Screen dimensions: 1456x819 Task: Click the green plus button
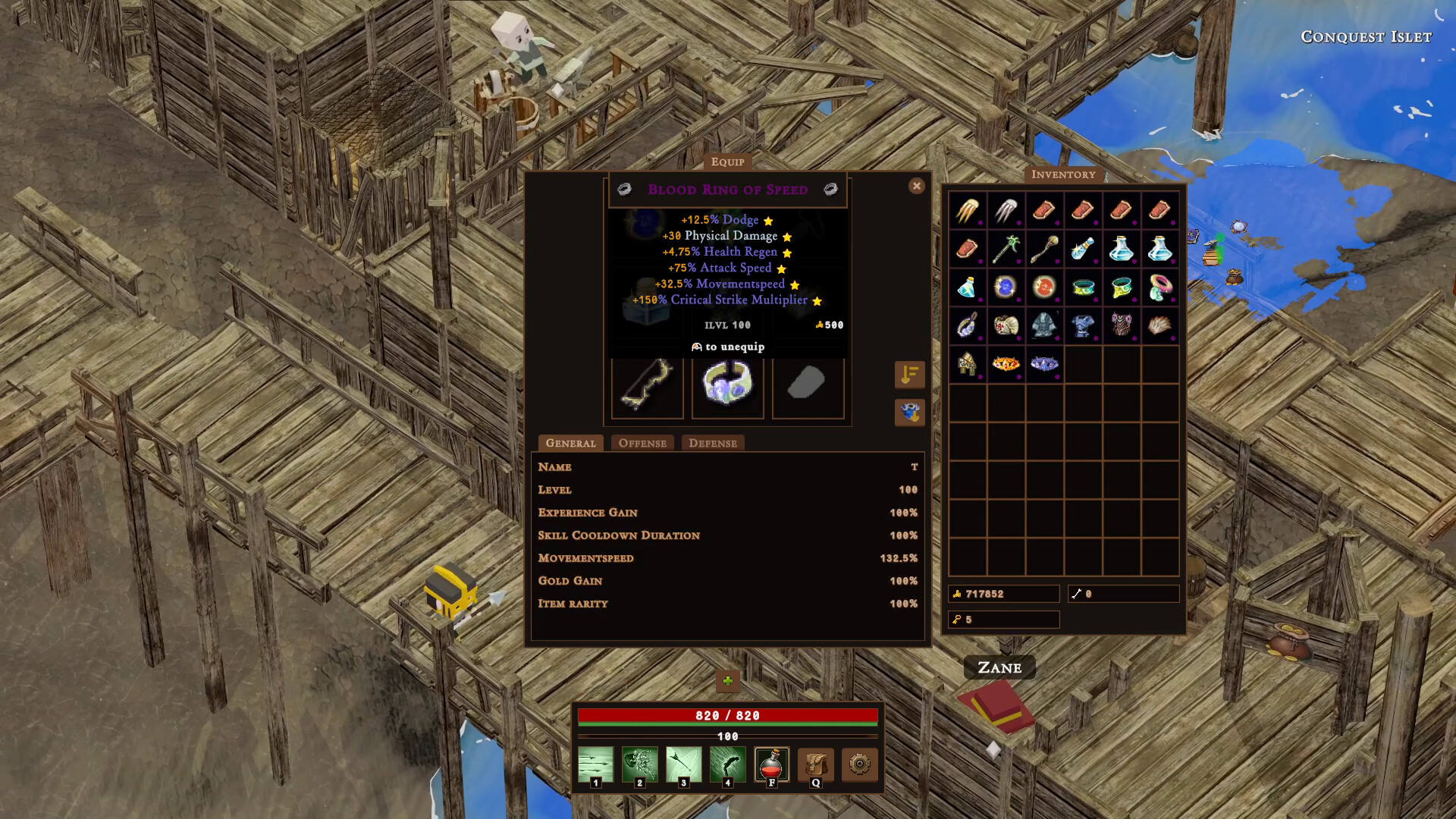[x=727, y=680]
